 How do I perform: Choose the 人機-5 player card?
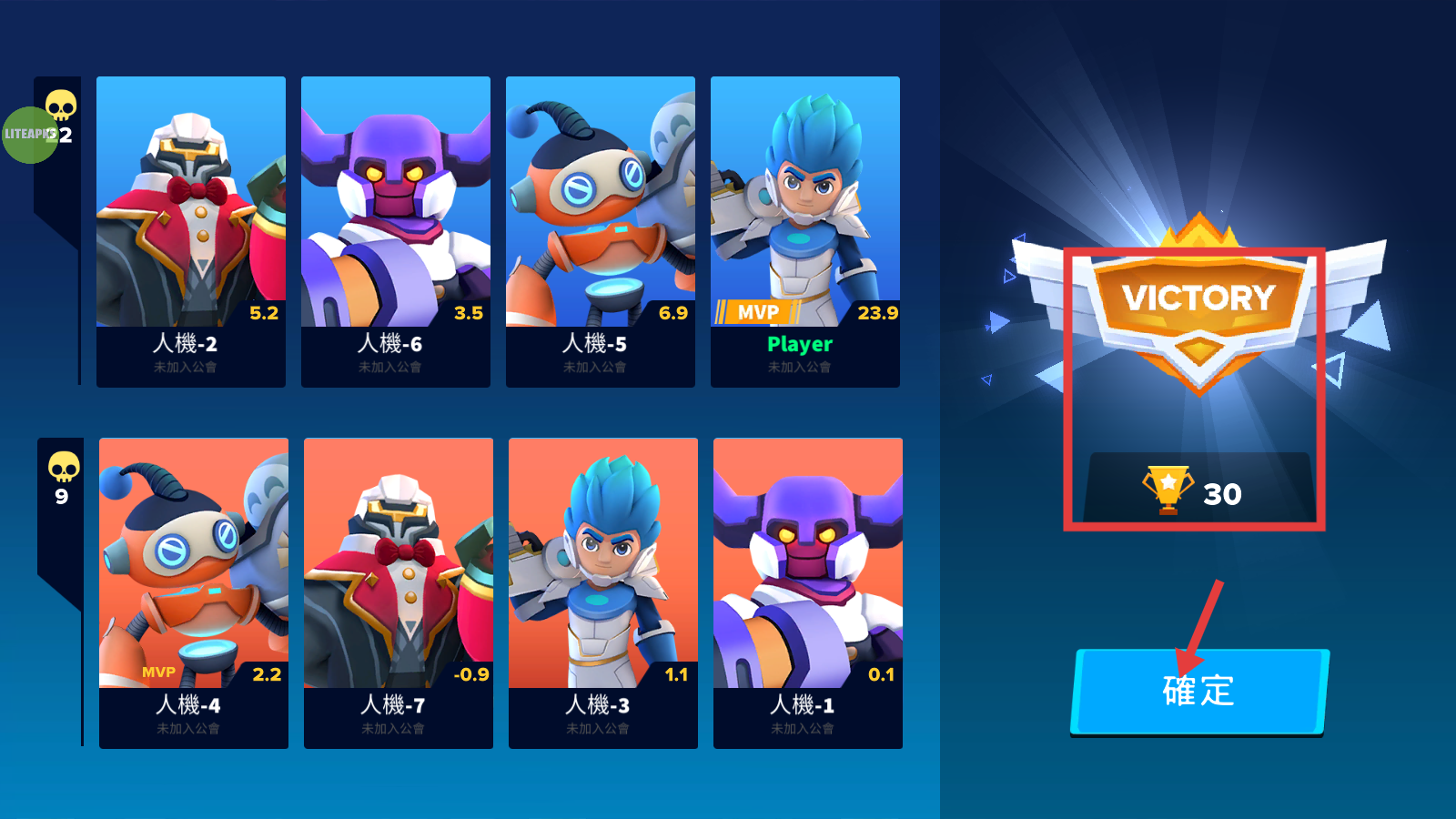[601, 232]
